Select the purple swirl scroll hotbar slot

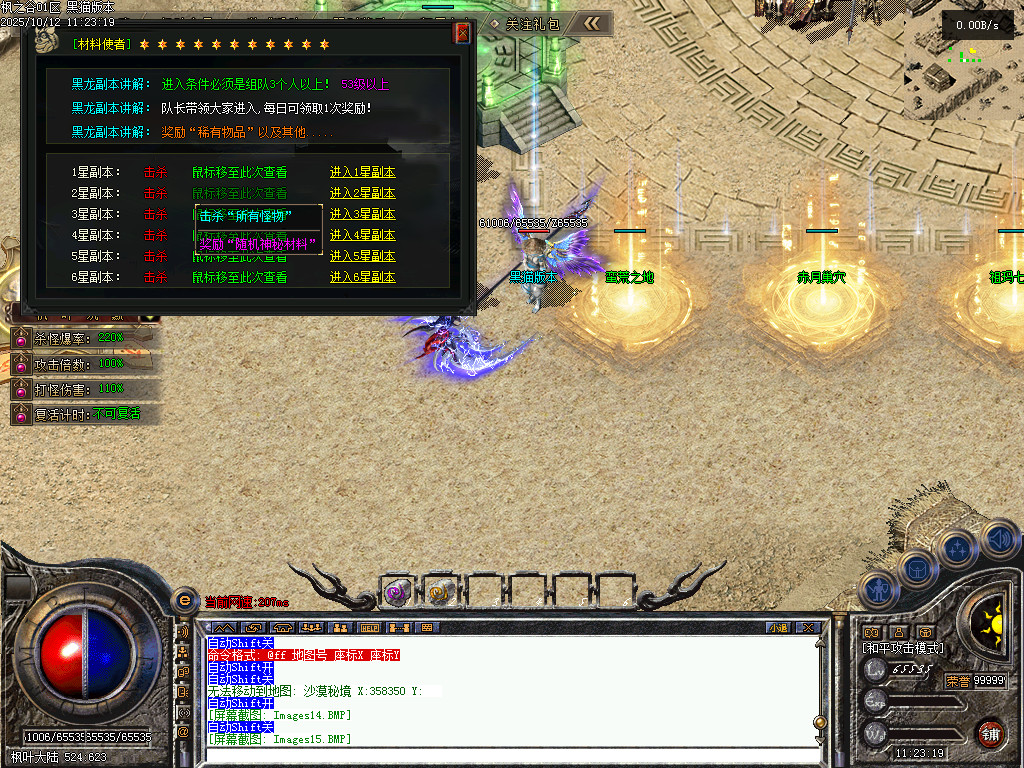(x=397, y=593)
